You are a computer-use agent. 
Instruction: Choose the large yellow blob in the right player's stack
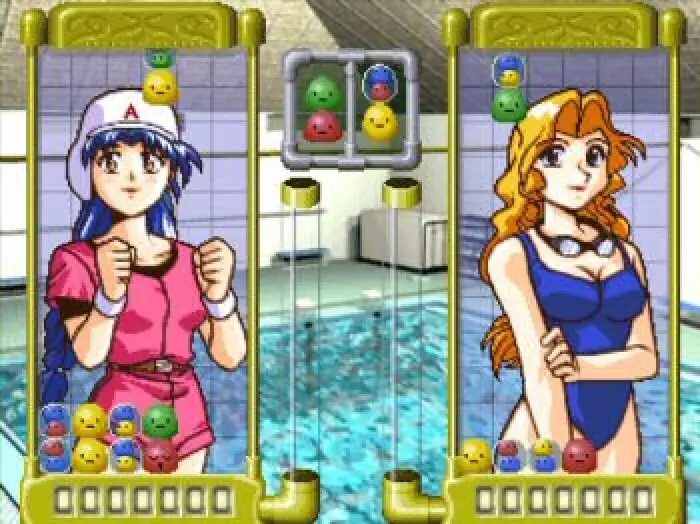click(476, 455)
